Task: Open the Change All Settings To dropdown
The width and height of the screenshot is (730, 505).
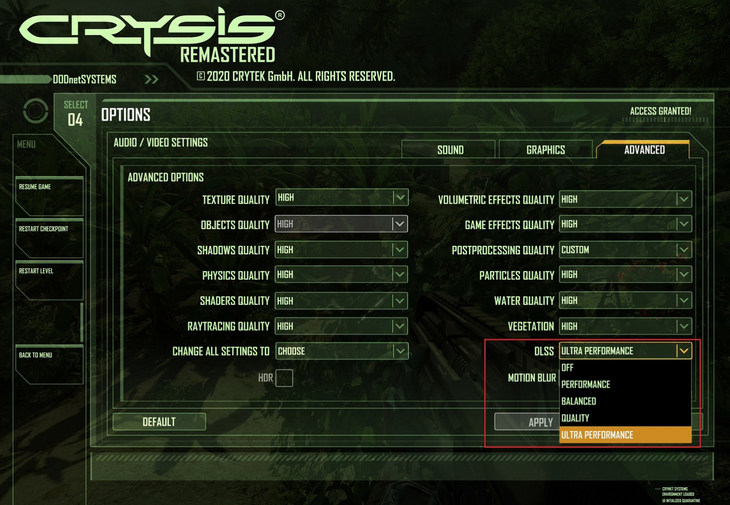Action: click(341, 351)
